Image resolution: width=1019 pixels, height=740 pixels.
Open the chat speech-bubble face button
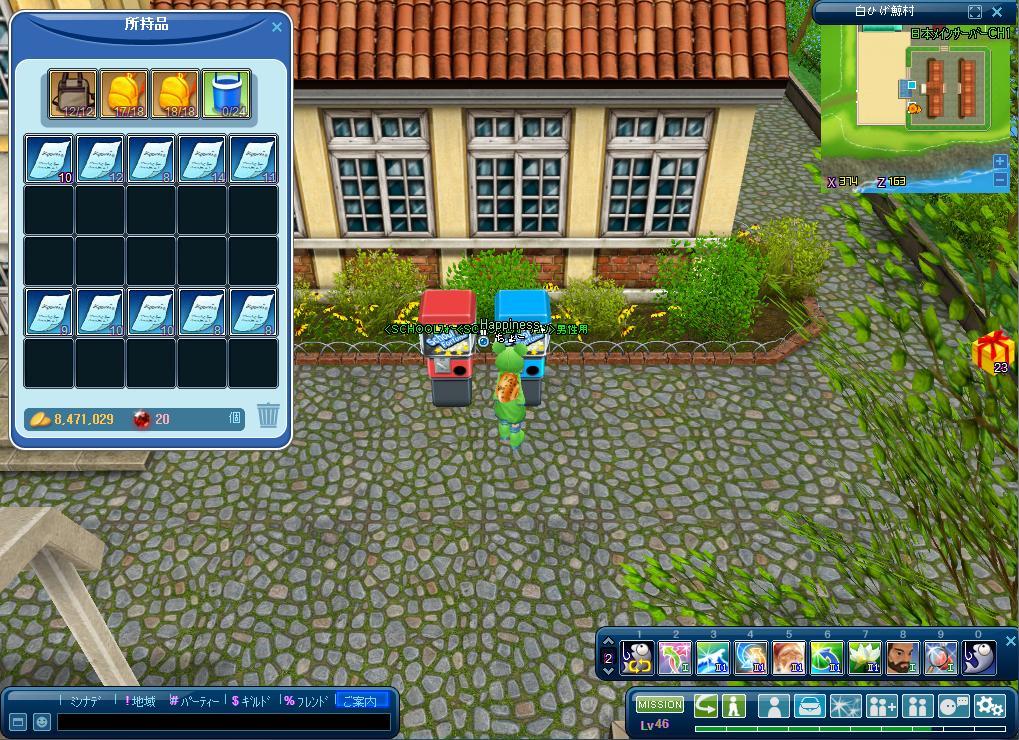click(x=953, y=705)
